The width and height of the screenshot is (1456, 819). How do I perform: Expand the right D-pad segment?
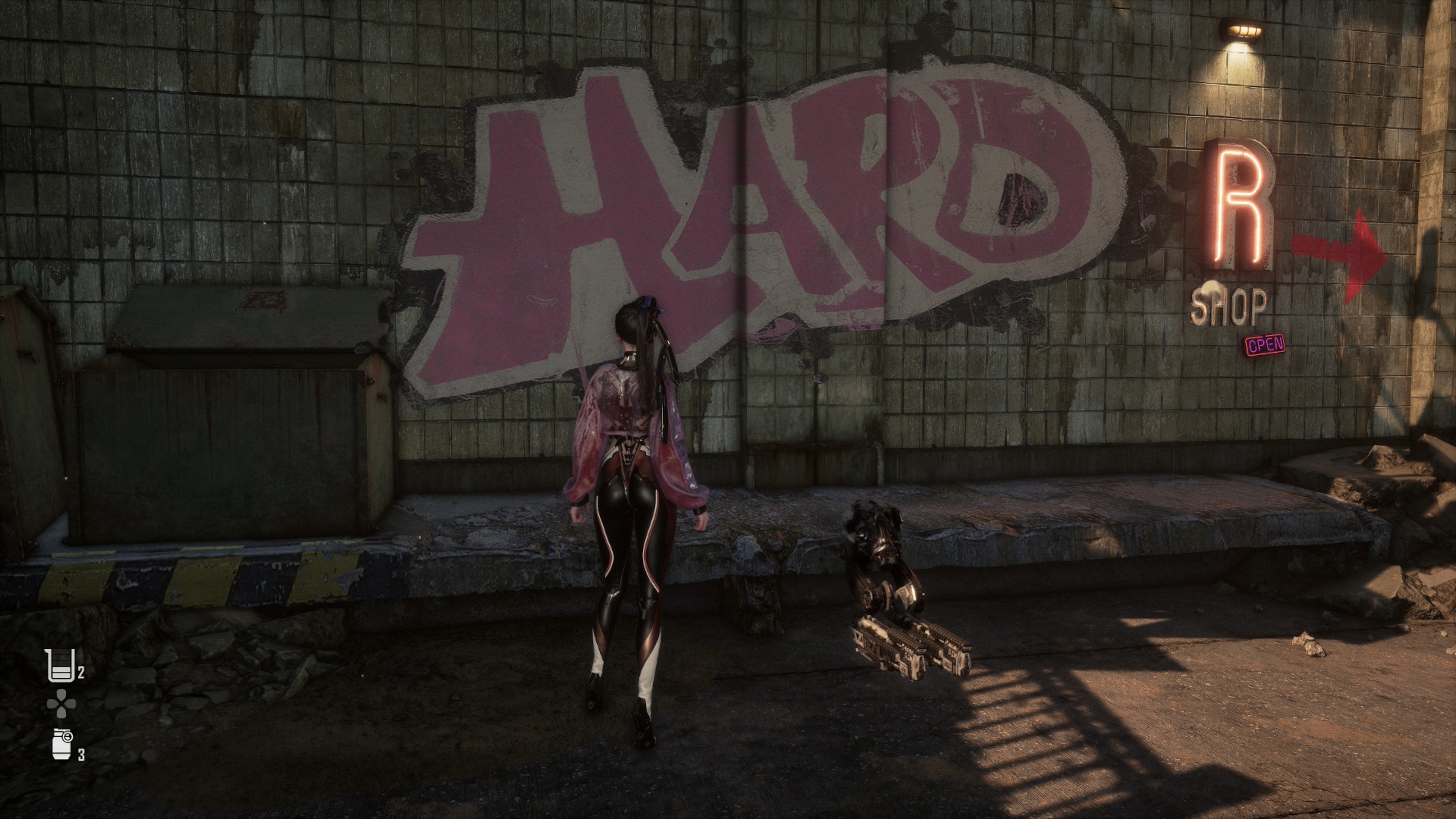tap(72, 704)
